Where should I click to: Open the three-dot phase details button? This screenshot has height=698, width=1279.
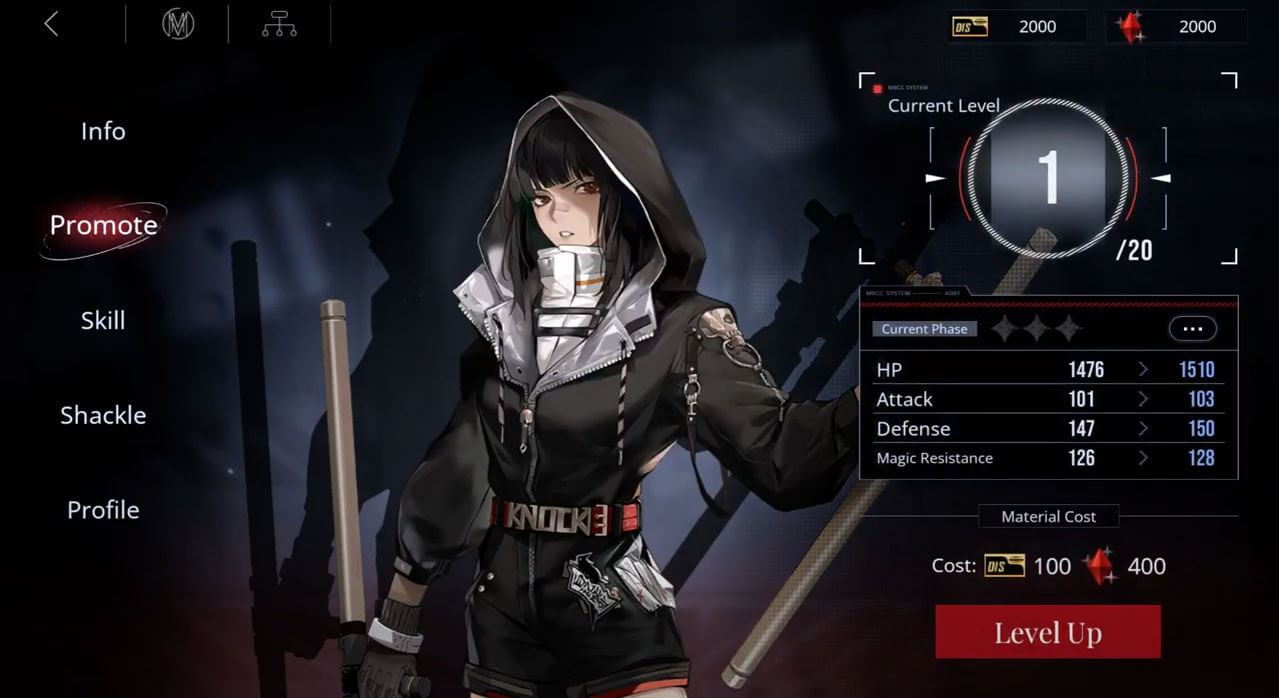click(x=1192, y=328)
